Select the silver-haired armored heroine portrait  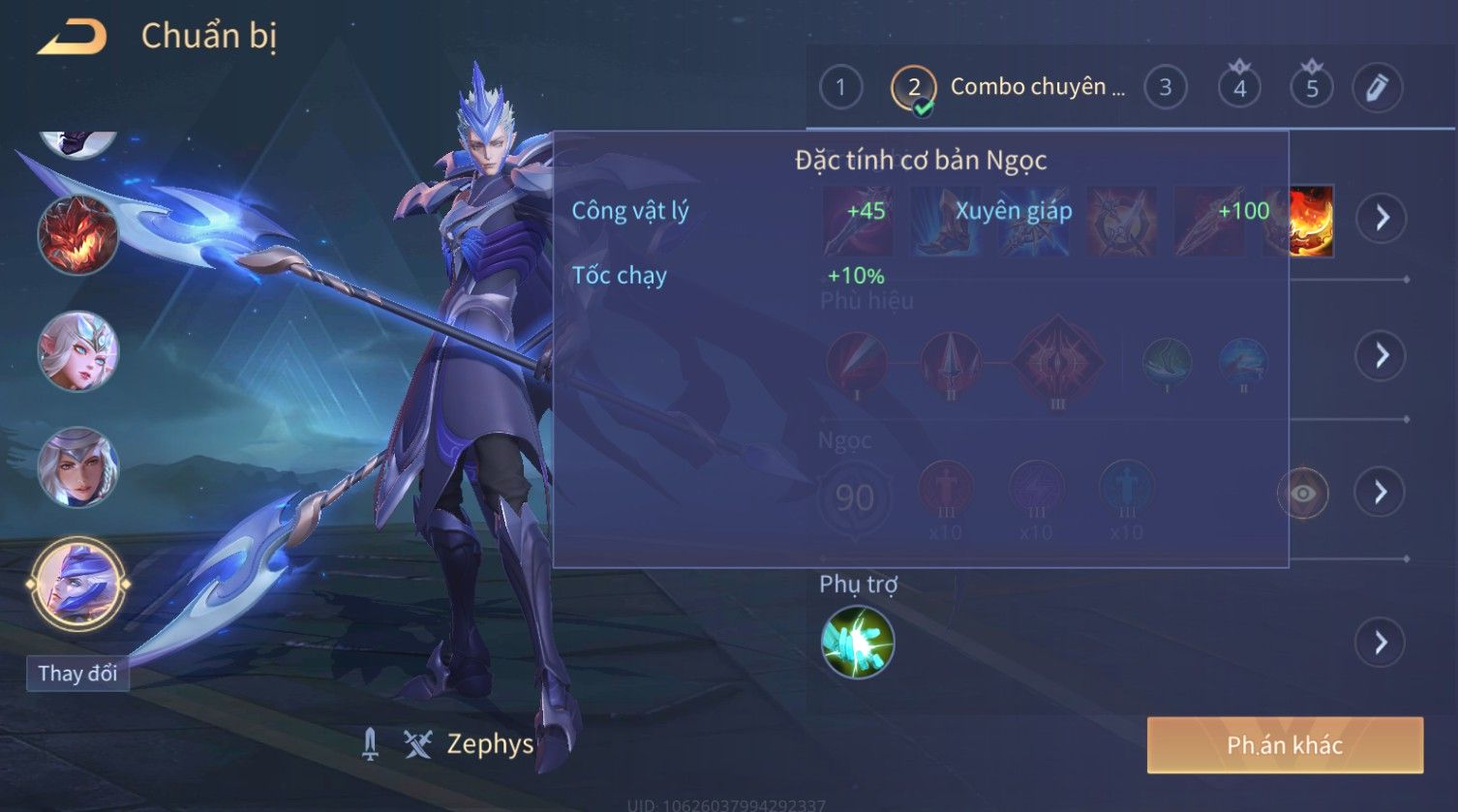click(77, 467)
